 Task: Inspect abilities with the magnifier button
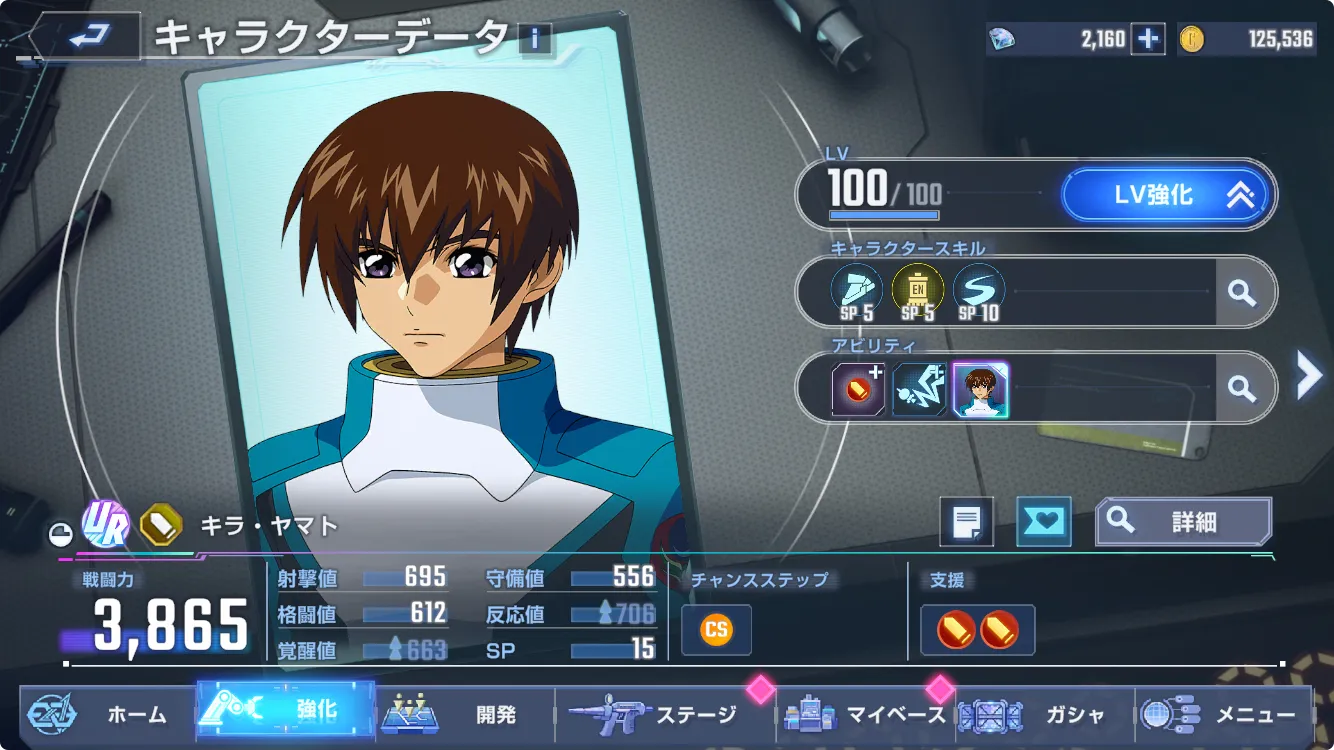(1242, 388)
